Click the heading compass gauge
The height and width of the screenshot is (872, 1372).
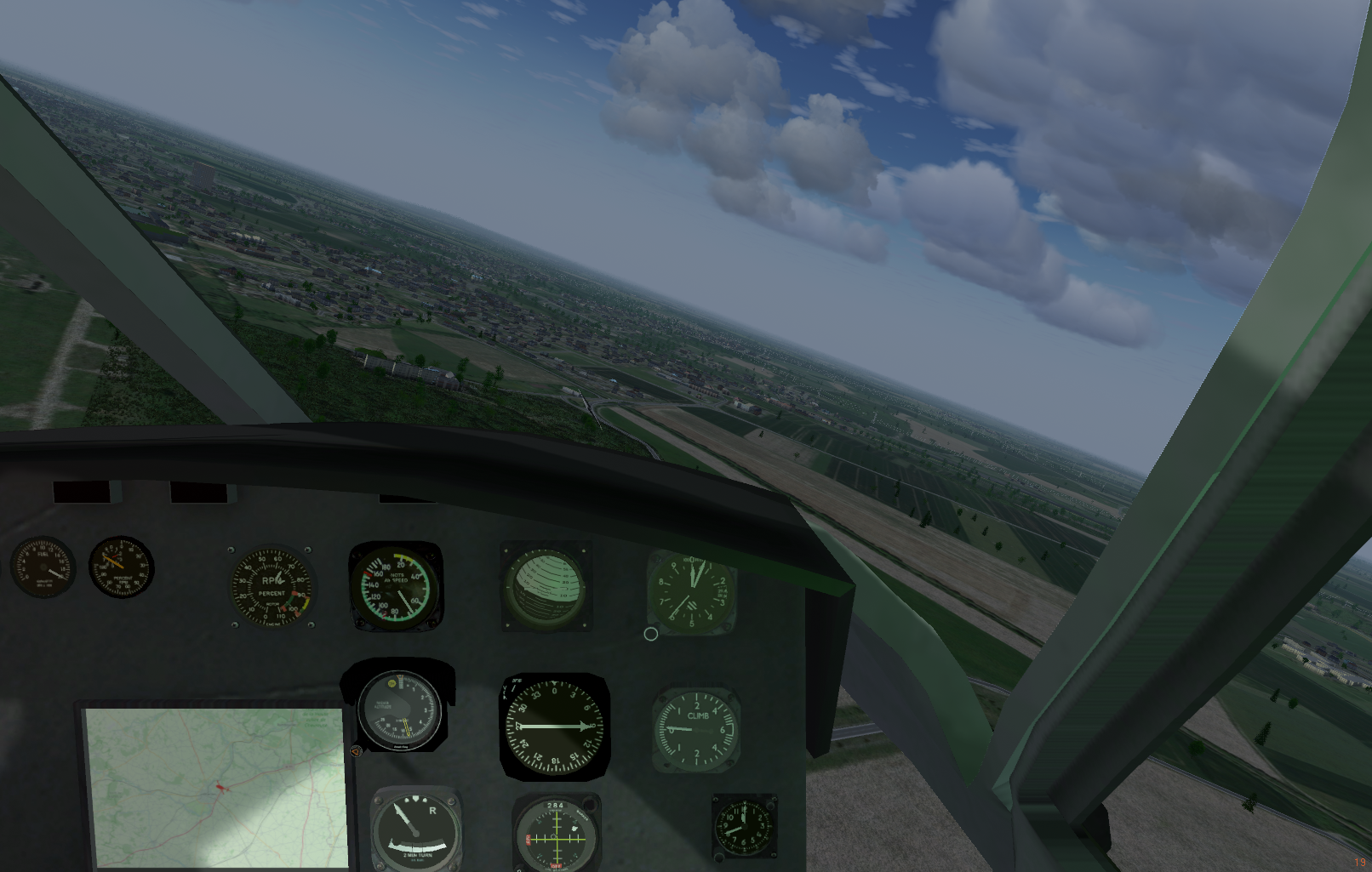(x=554, y=727)
